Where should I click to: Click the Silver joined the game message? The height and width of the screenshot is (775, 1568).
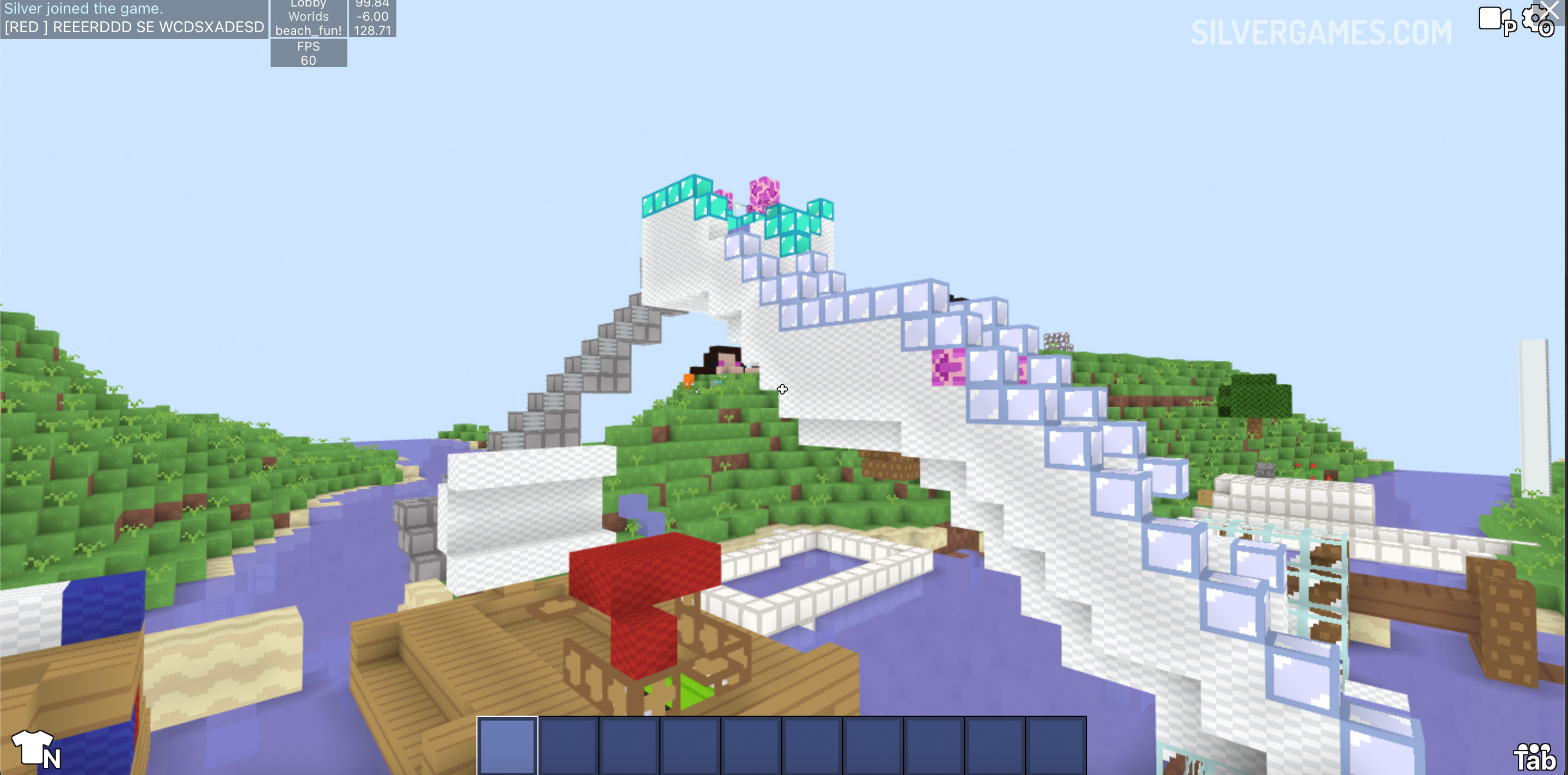click(x=83, y=9)
